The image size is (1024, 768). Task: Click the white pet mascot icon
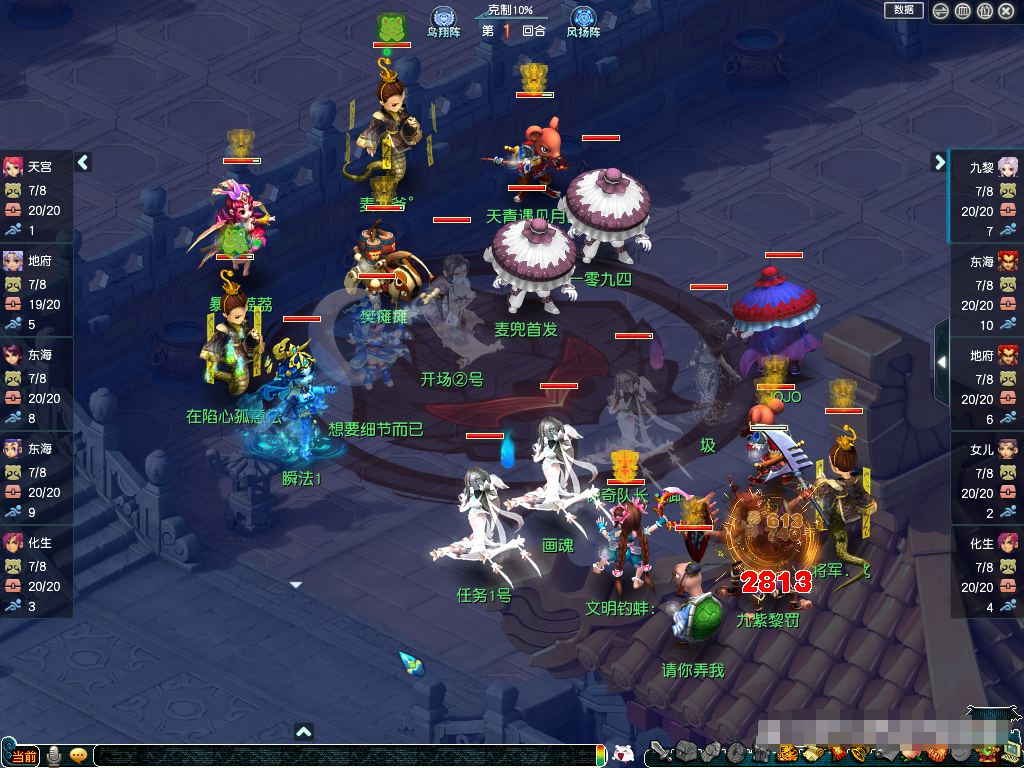pyautogui.click(x=622, y=754)
